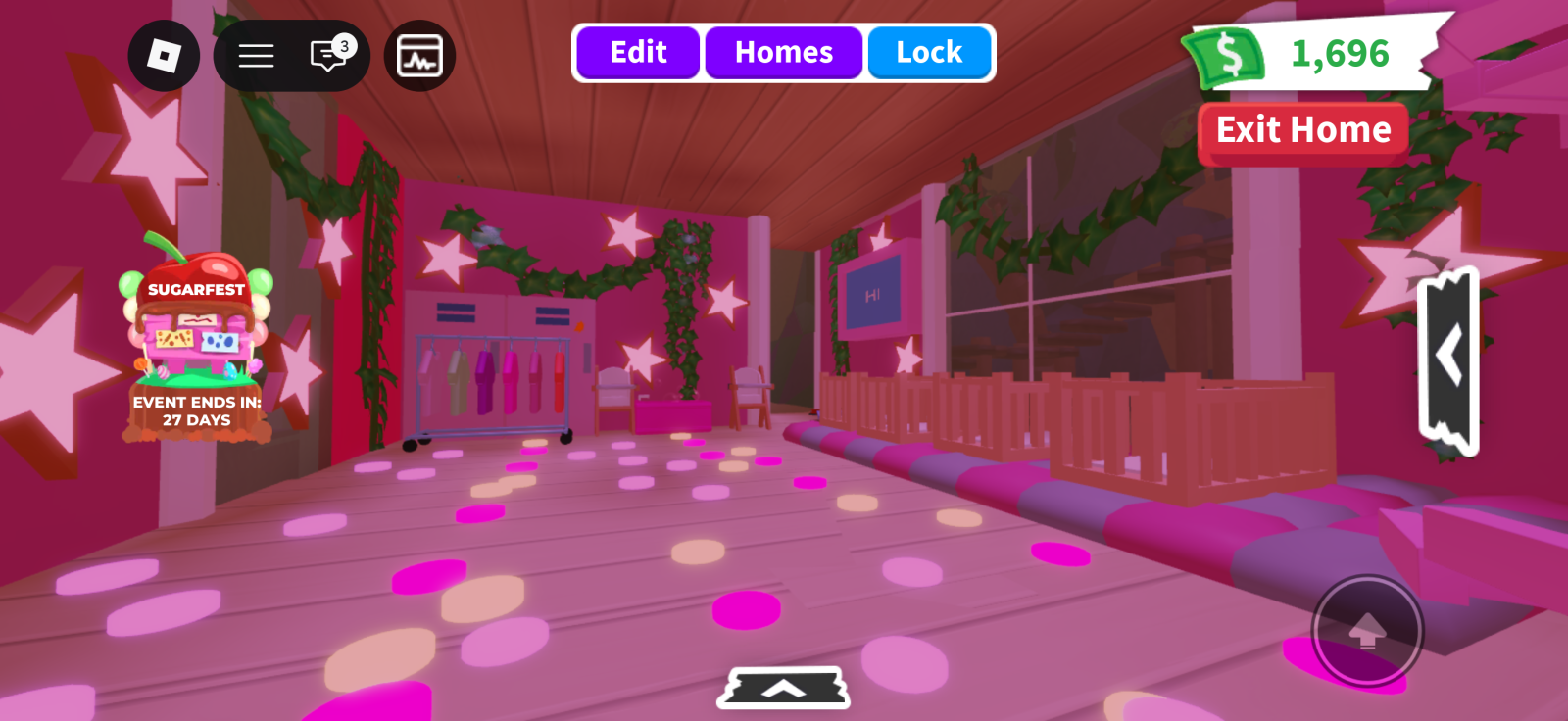Expand the bottom toolbar arrow
Viewport: 1568px width, 721px height.
[783, 689]
